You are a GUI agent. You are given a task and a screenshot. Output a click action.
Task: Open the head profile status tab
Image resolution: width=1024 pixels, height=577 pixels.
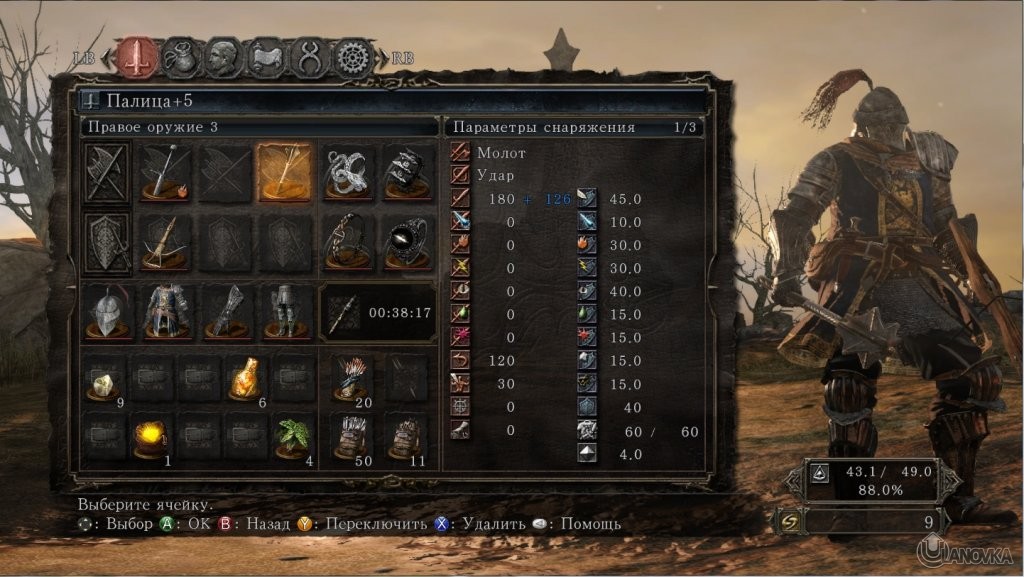[x=223, y=57]
